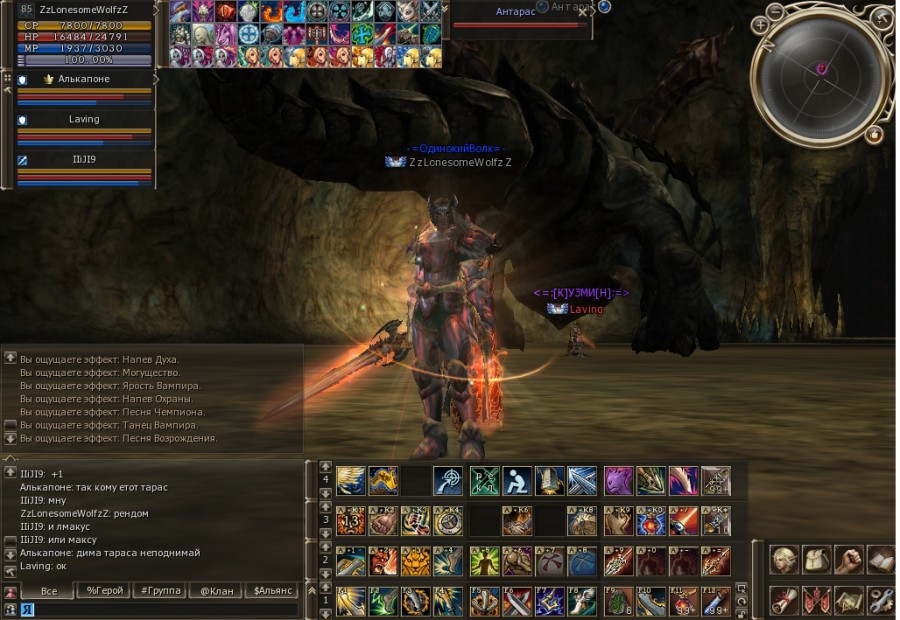Open the #Группа chat tab
Viewport: 900px width, 620px height.
(159, 591)
